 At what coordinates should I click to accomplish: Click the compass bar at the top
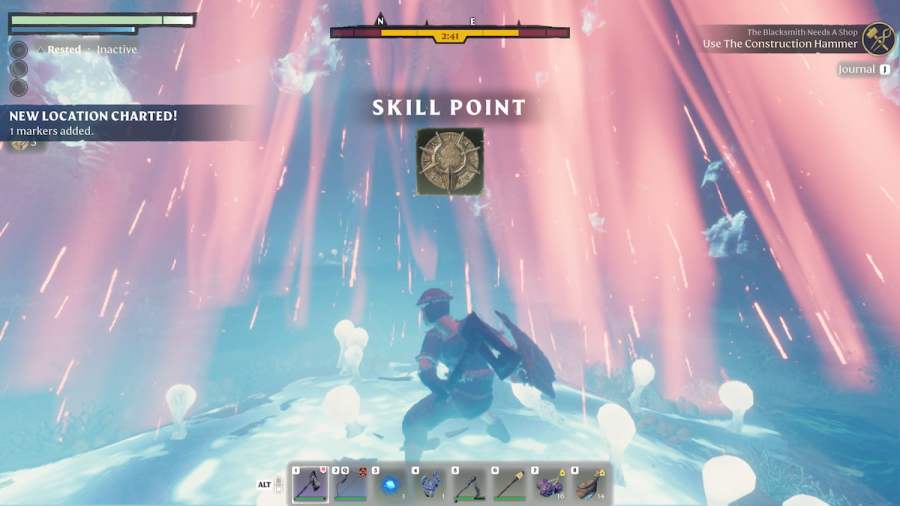[x=450, y=32]
